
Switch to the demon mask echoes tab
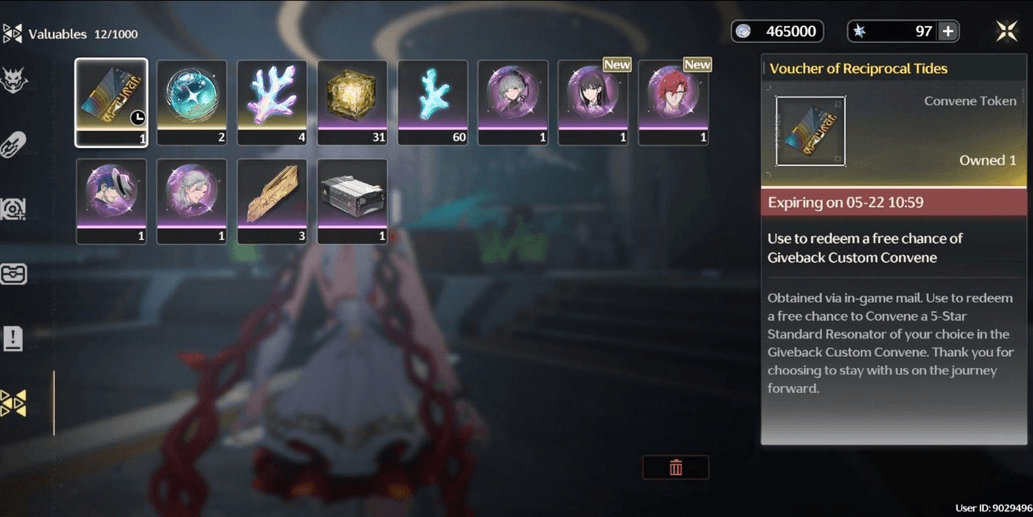pos(14,80)
